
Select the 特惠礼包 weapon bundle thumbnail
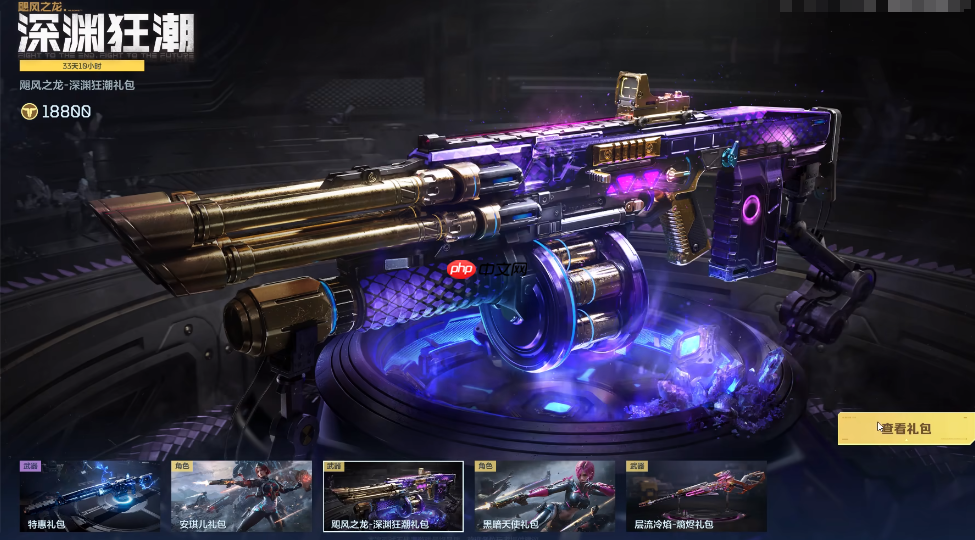(x=90, y=496)
